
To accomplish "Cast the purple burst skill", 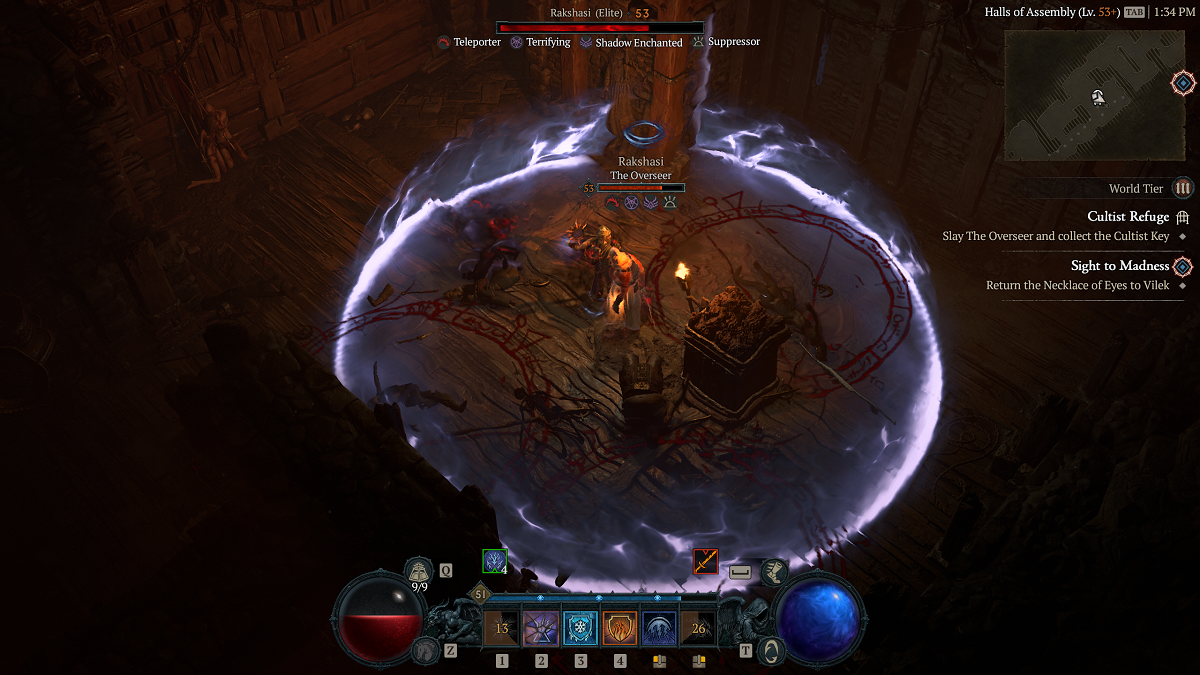I will coord(541,629).
